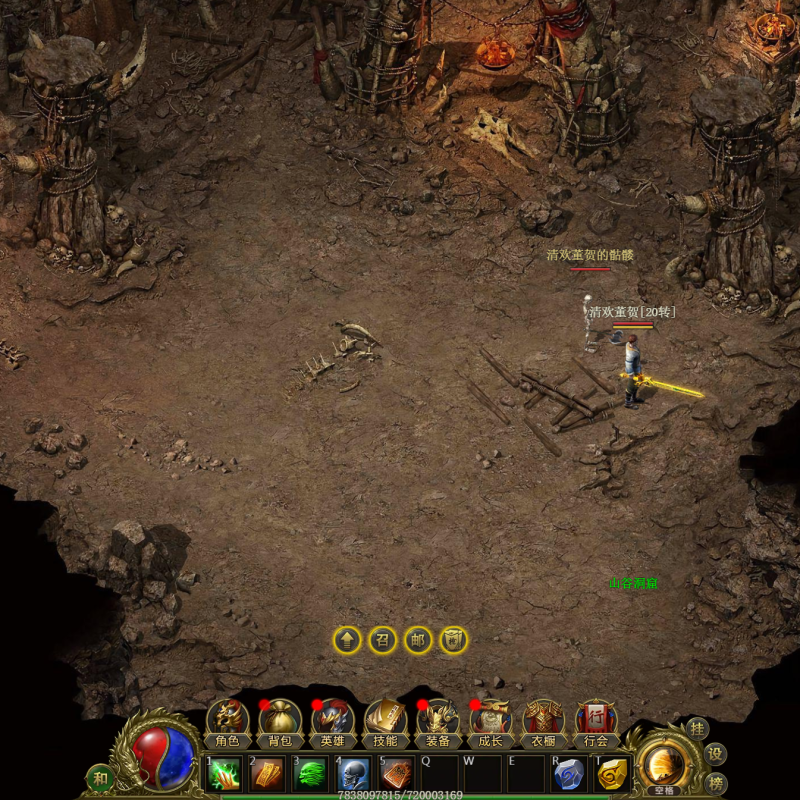Open the 角色 character panel
800x800 pixels.
[x=227, y=723]
